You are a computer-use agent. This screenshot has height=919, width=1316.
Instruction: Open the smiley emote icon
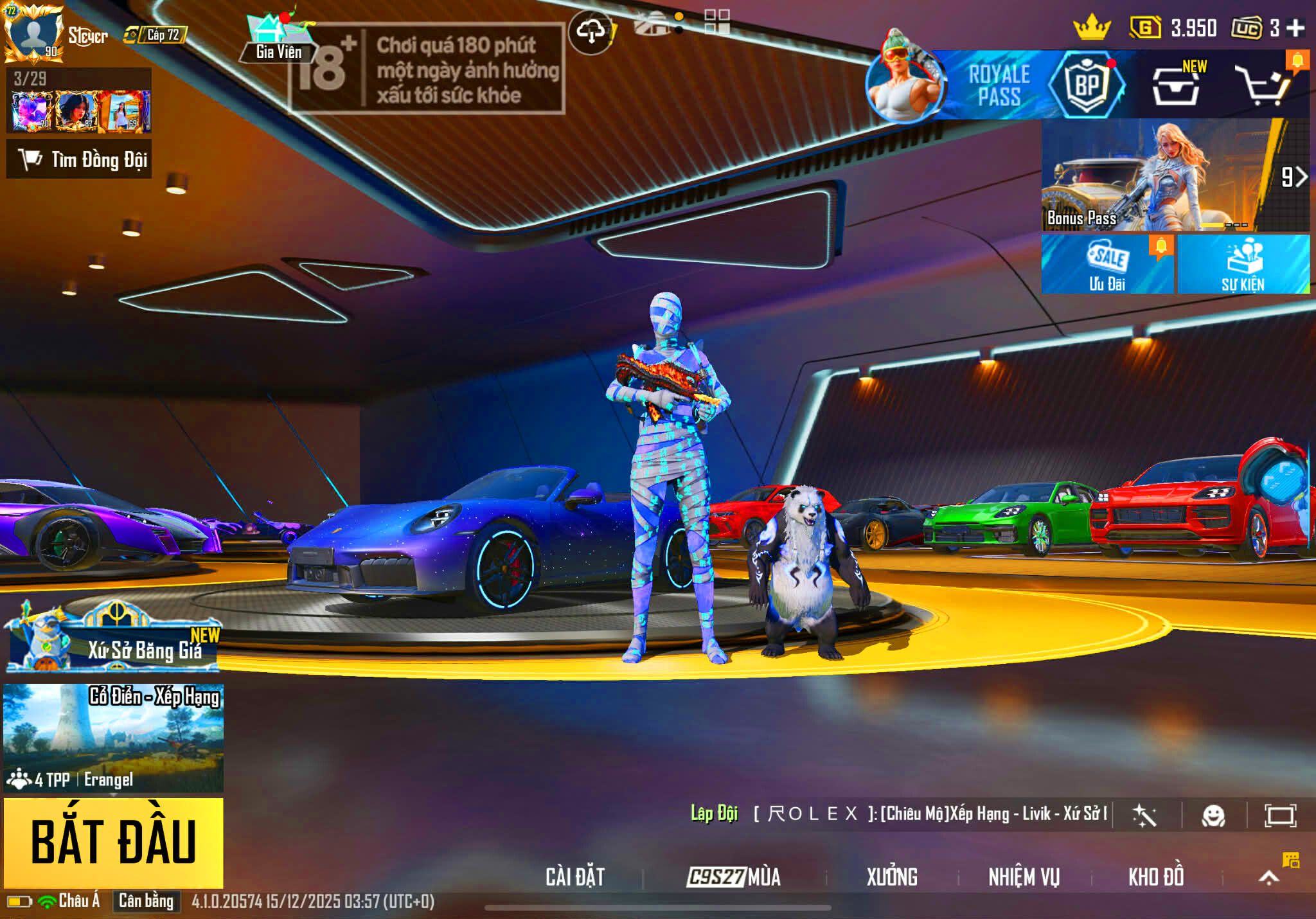click(x=1213, y=816)
